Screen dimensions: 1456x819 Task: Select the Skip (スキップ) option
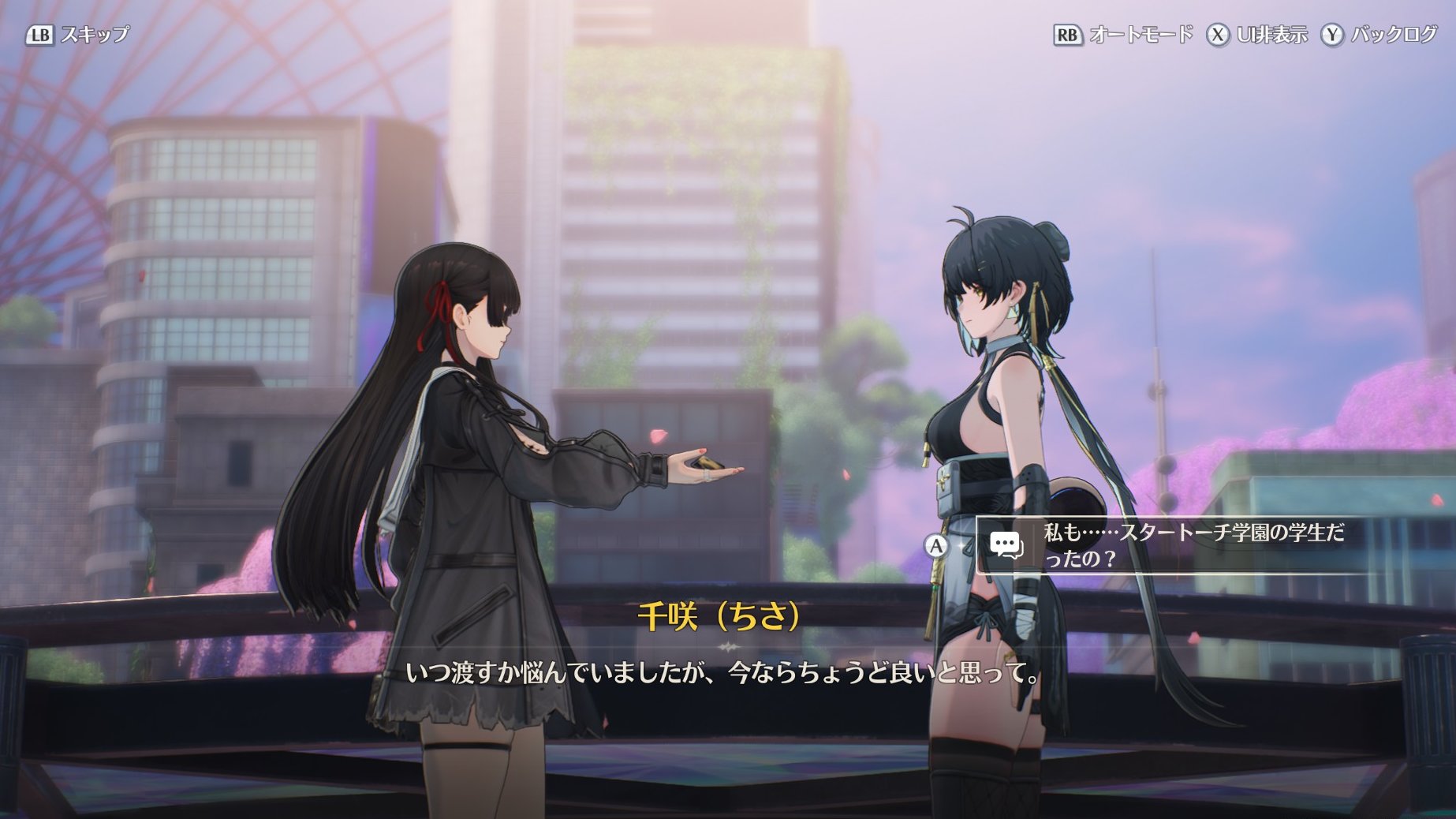pyautogui.click(x=78, y=35)
